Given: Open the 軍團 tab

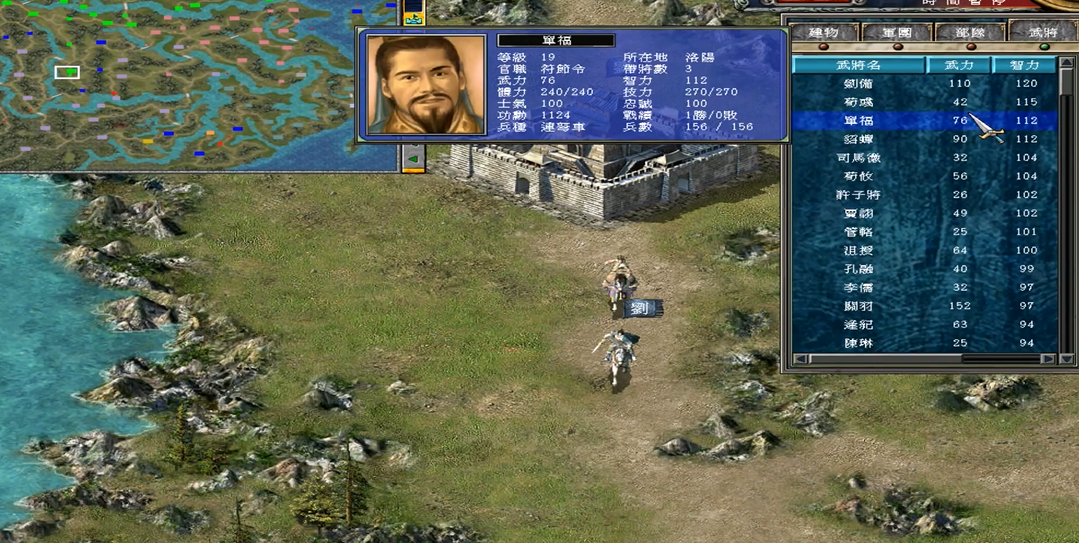Looking at the screenshot, I should [x=897, y=33].
